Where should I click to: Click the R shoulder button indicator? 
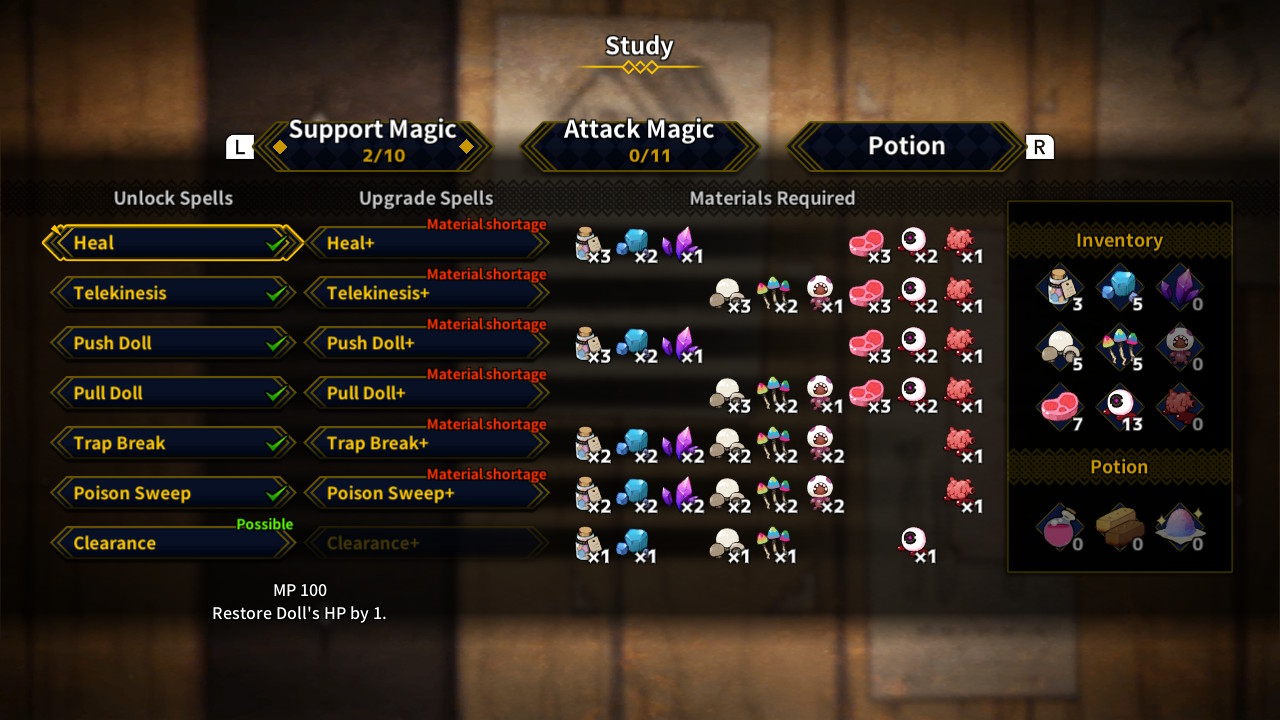(x=1039, y=146)
